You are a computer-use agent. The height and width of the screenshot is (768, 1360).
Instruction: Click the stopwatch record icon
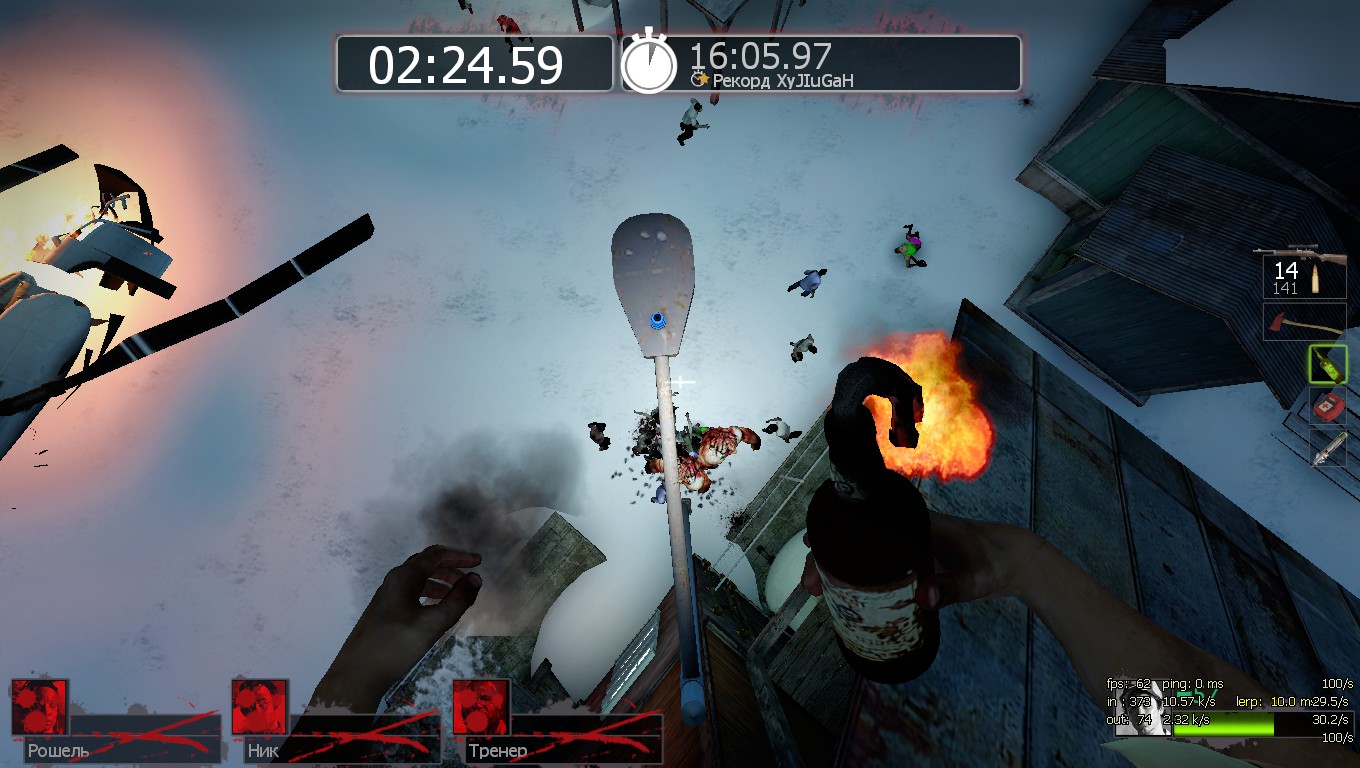coord(649,63)
